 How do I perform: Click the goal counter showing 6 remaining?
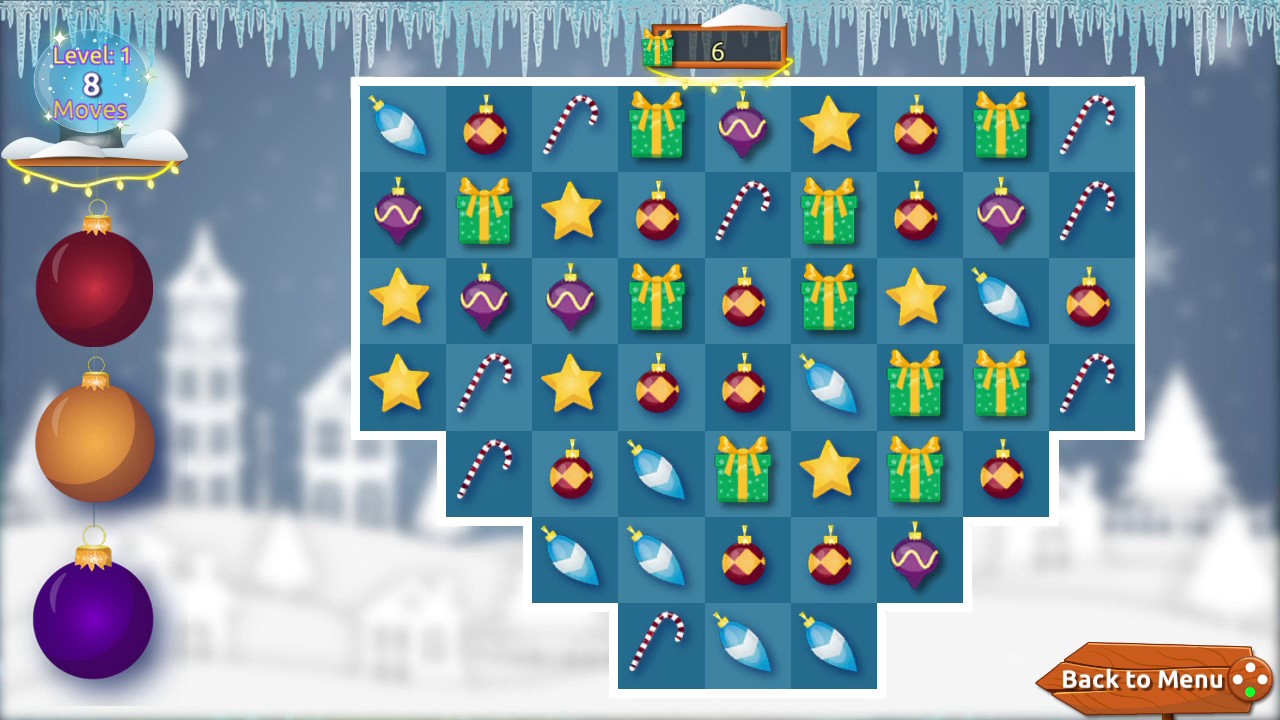tap(718, 52)
